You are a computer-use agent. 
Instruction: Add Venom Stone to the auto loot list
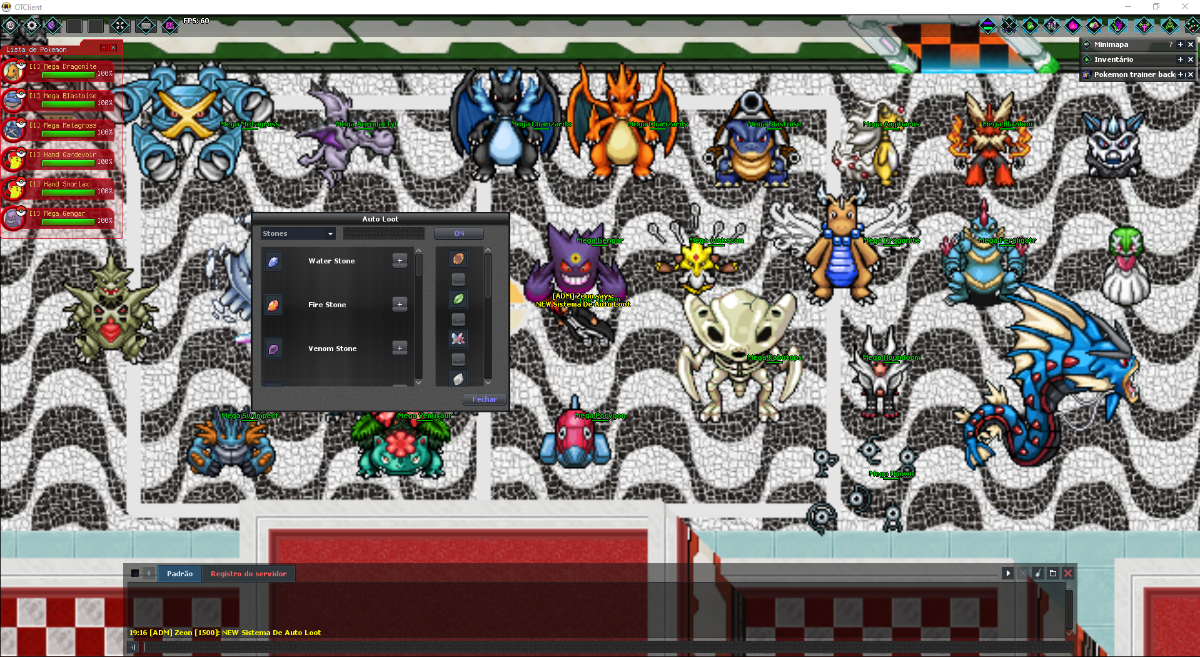click(399, 348)
